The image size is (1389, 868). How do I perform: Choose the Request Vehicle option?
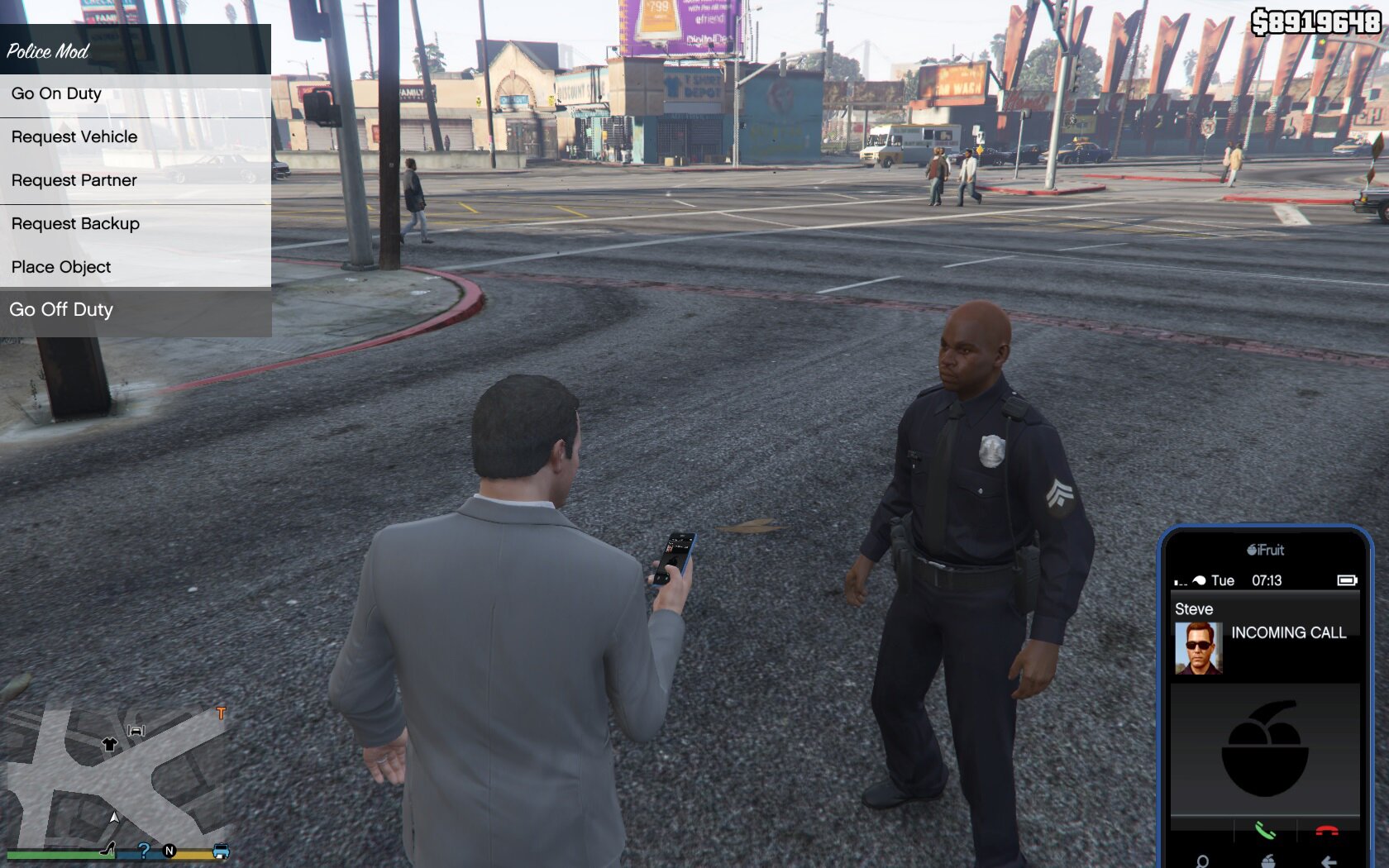coord(74,137)
